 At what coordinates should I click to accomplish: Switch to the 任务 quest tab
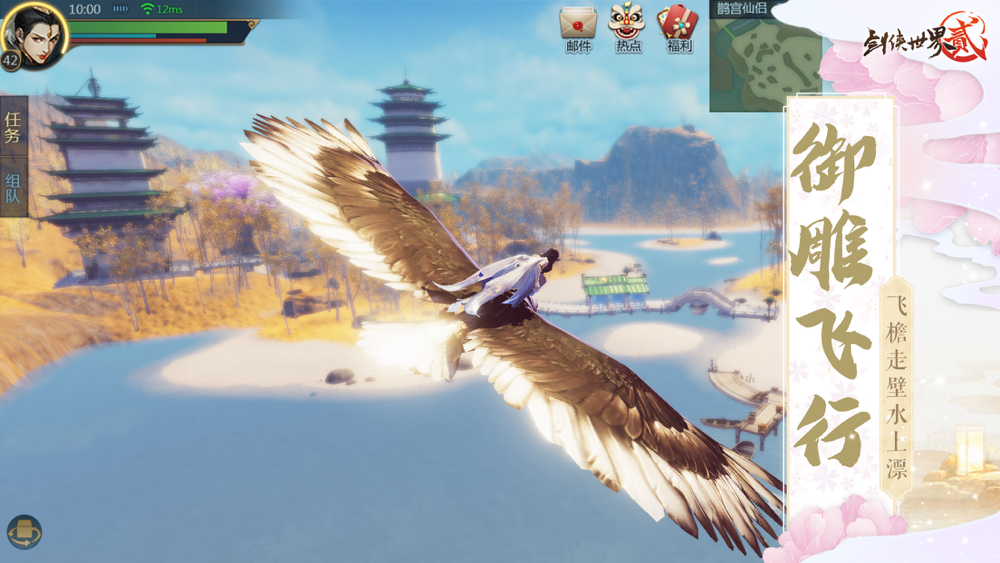tap(13, 128)
